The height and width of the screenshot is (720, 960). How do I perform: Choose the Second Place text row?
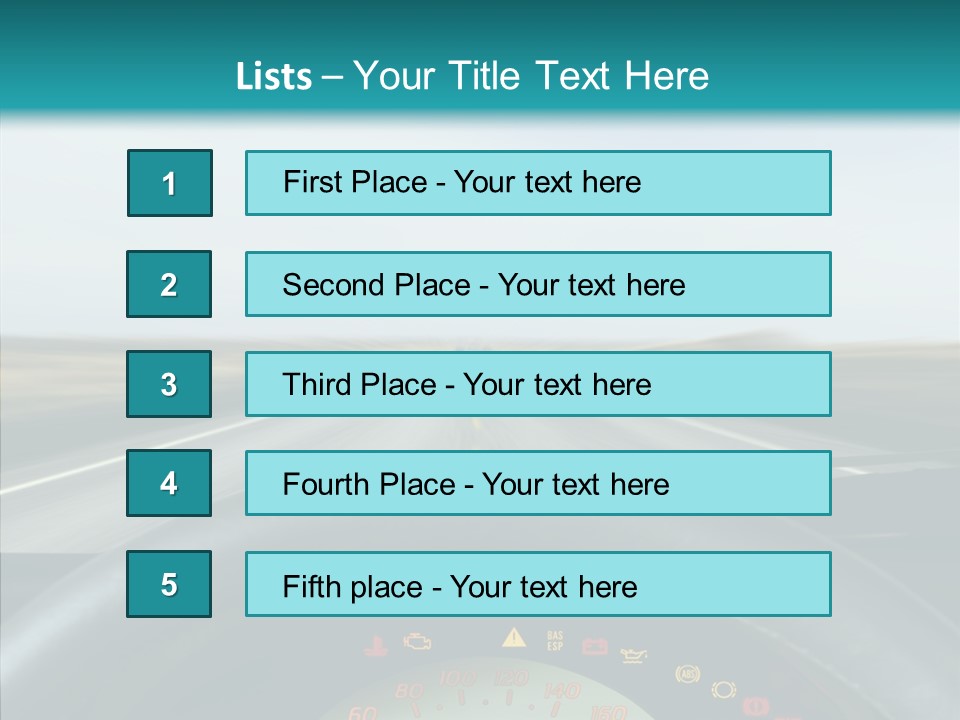538,284
